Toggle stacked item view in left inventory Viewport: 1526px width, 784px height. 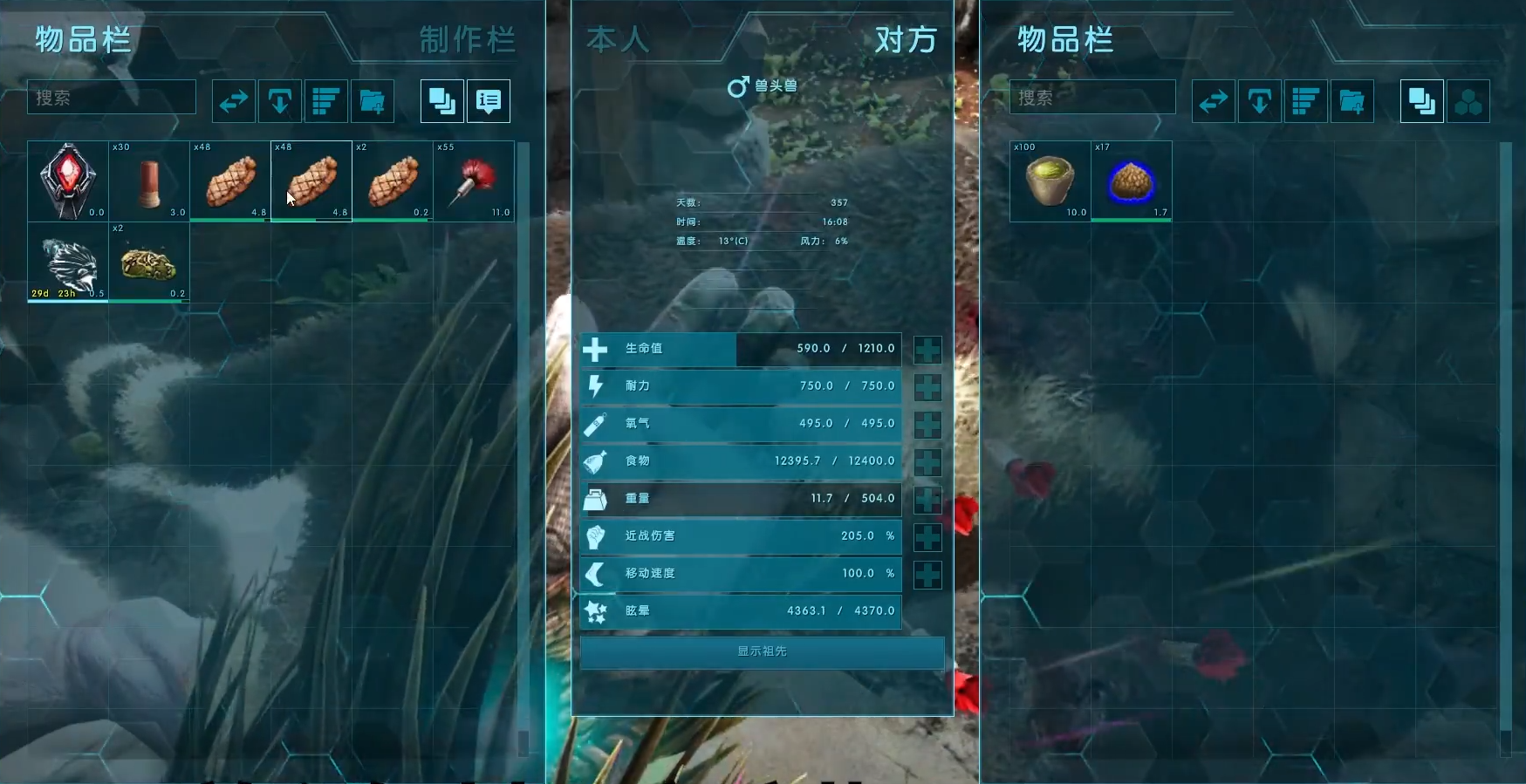[441, 101]
